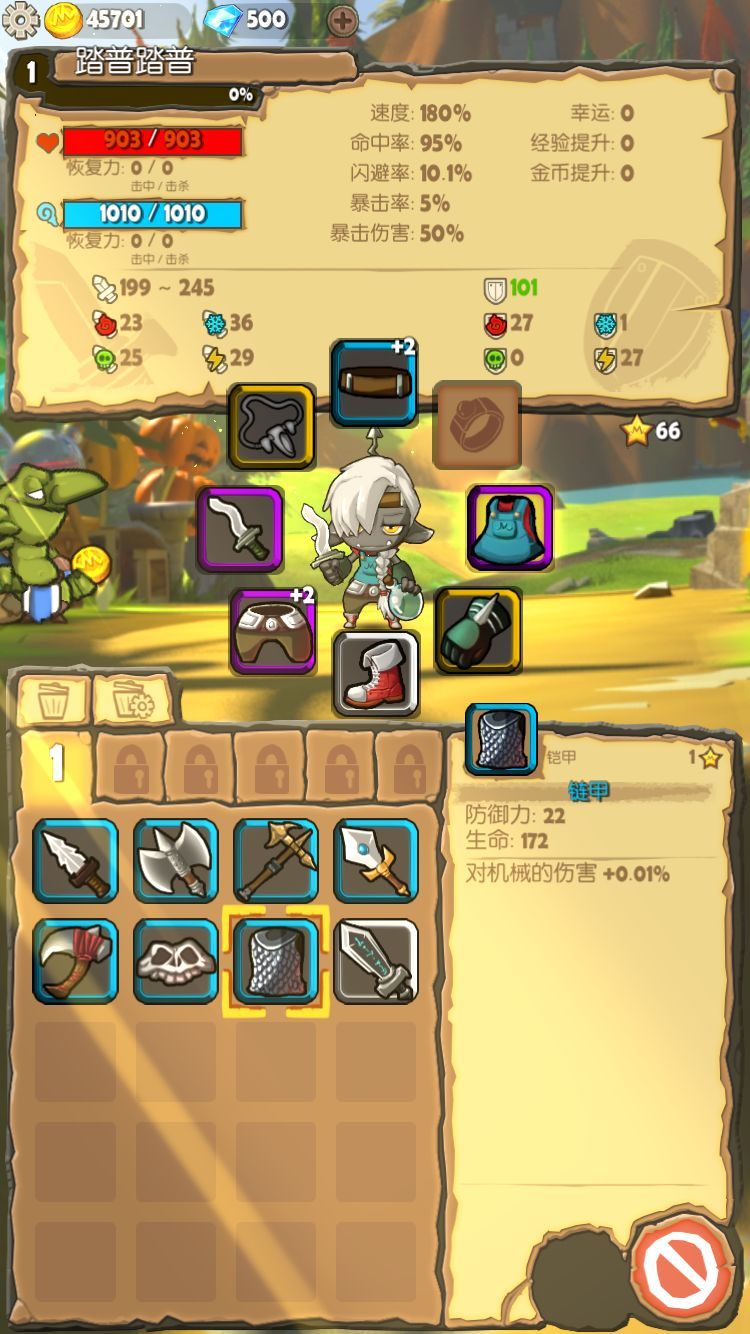Select the dagger in inventory
This screenshot has width=750, height=1334.
(x=75, y=861)
